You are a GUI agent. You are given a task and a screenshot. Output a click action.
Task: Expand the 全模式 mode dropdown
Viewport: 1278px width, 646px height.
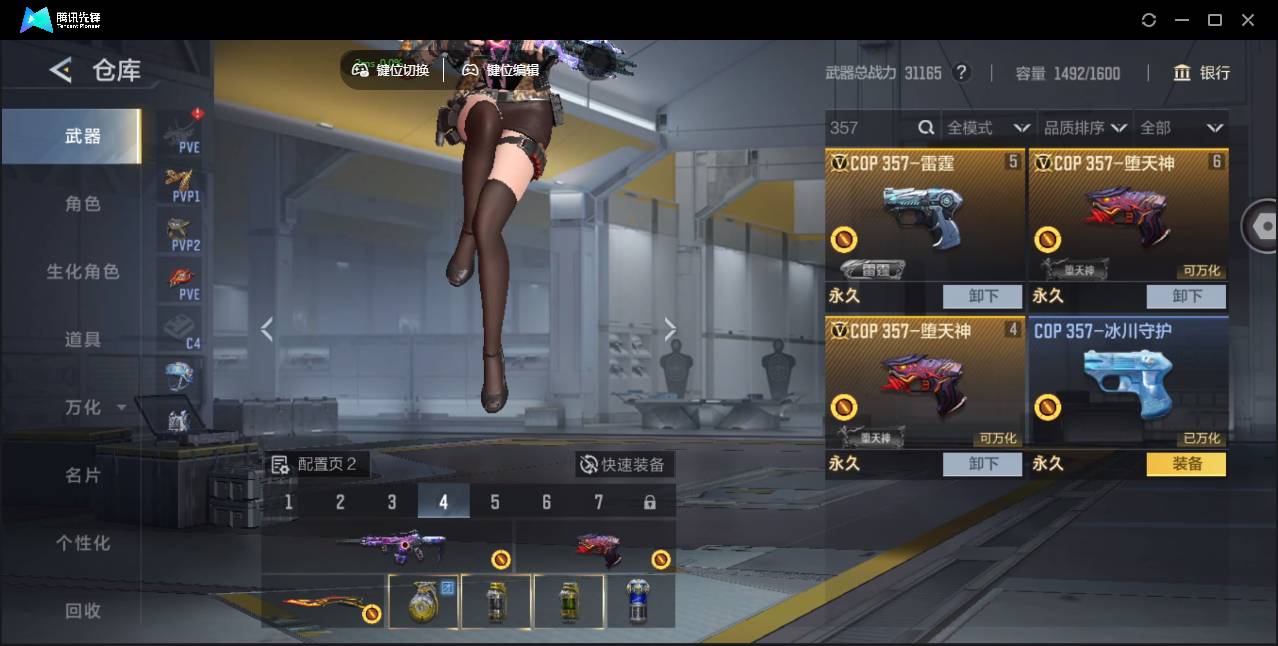click(988, 128)
